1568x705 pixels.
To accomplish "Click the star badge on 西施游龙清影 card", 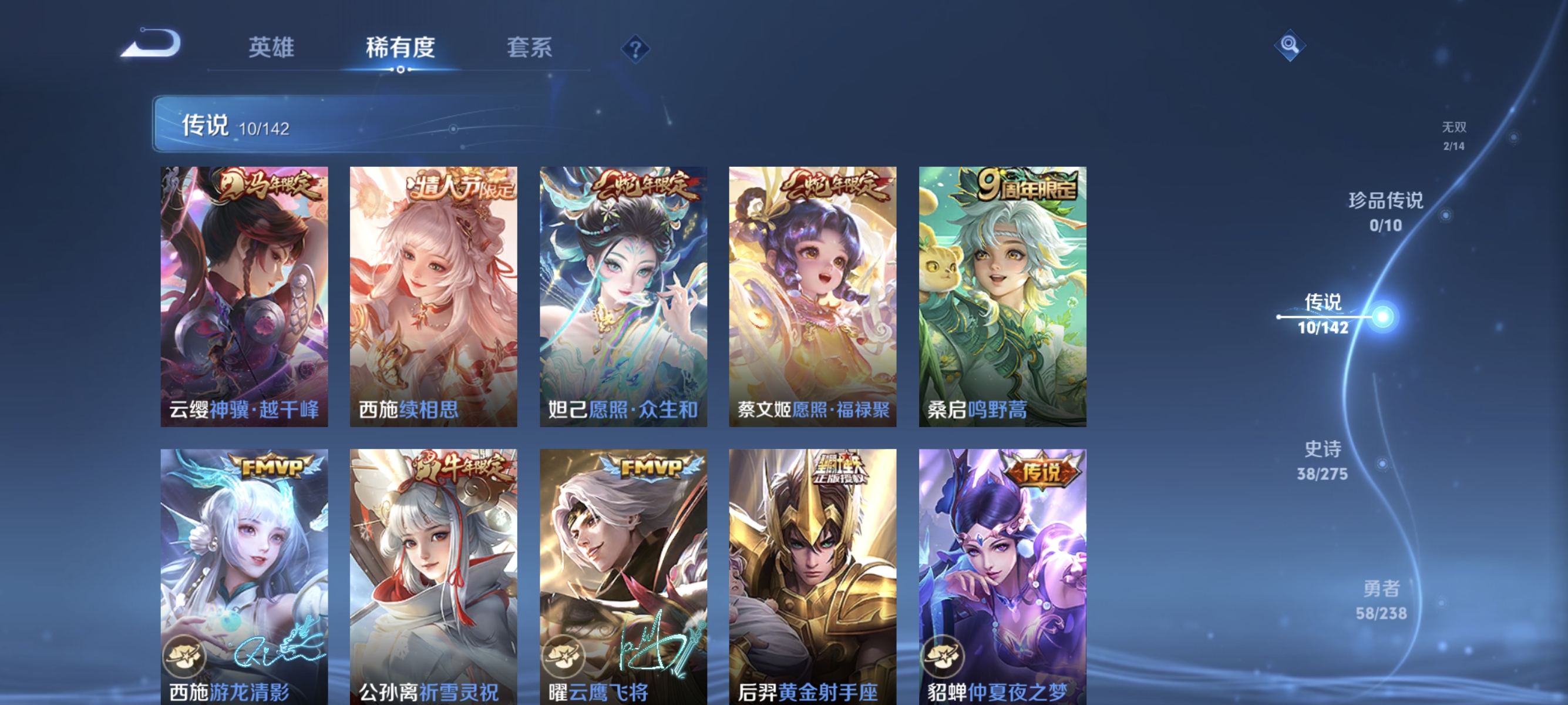I will coord(184,656).
